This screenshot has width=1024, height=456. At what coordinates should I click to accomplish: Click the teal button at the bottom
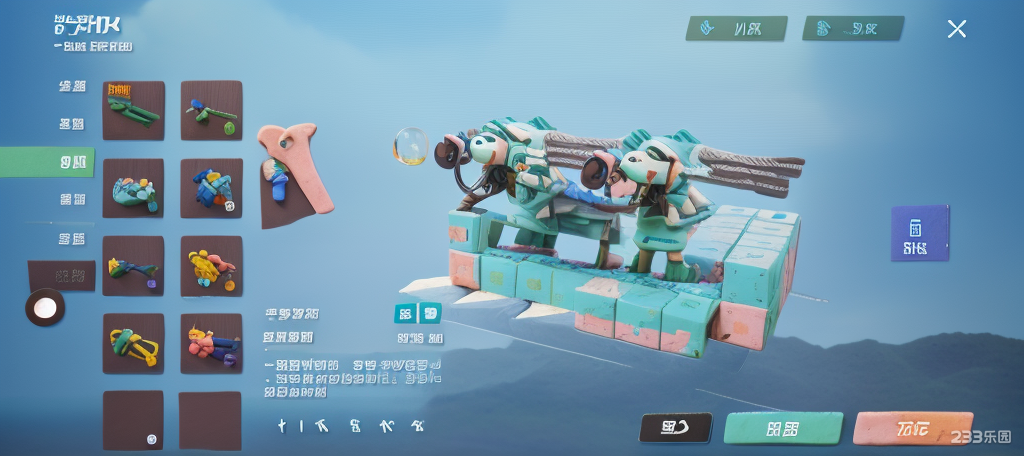(x=783, y=429)
